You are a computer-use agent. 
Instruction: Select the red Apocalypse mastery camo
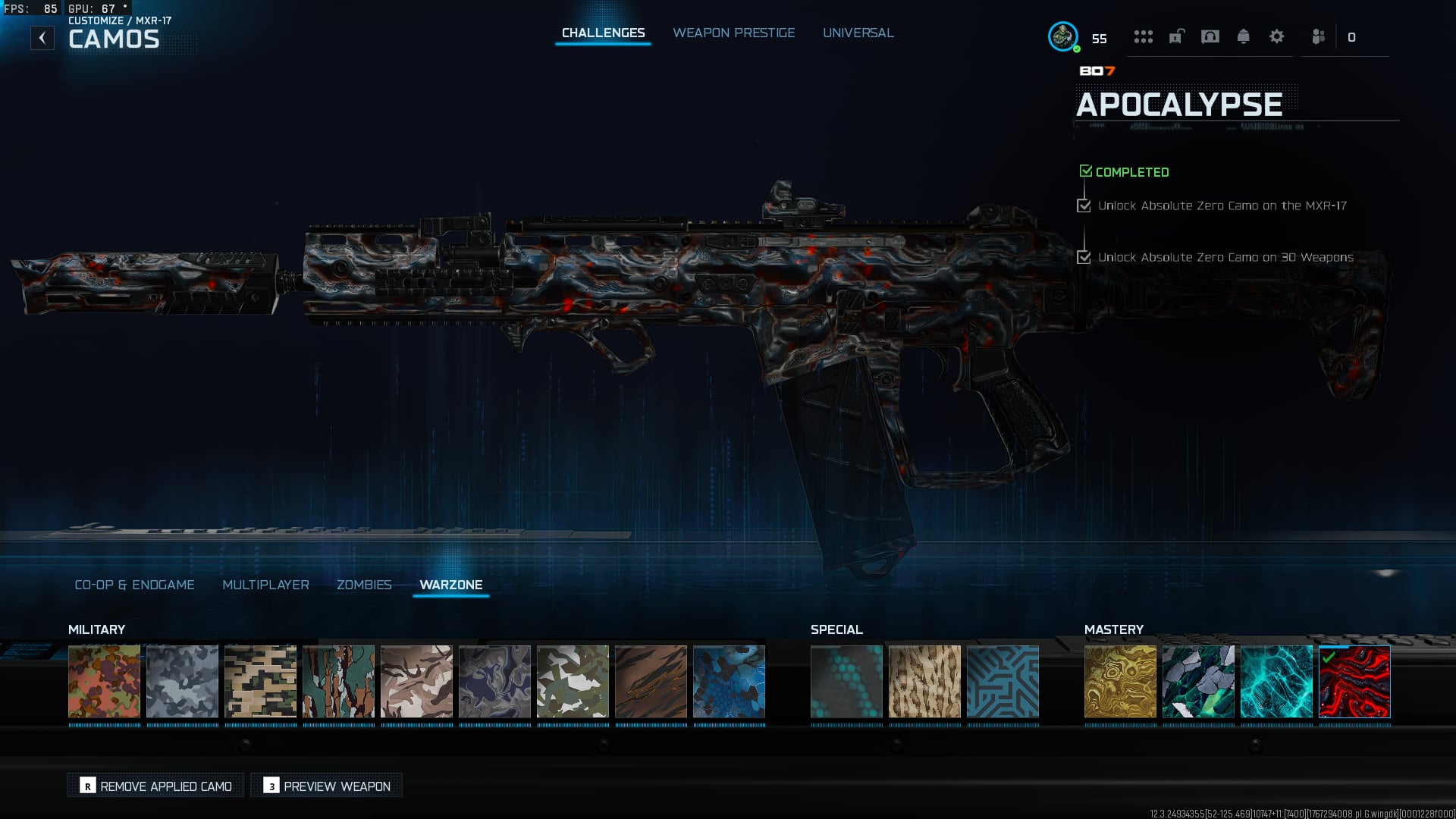click(1354, 681)
